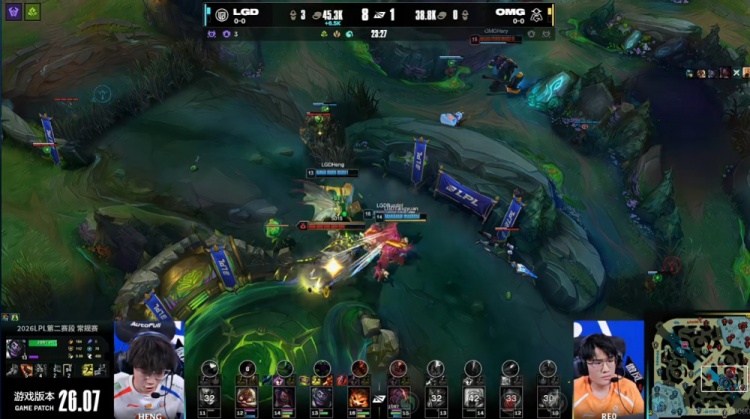
Task: Open player REO's webcam feed
Action: click(x=608, y=368)
